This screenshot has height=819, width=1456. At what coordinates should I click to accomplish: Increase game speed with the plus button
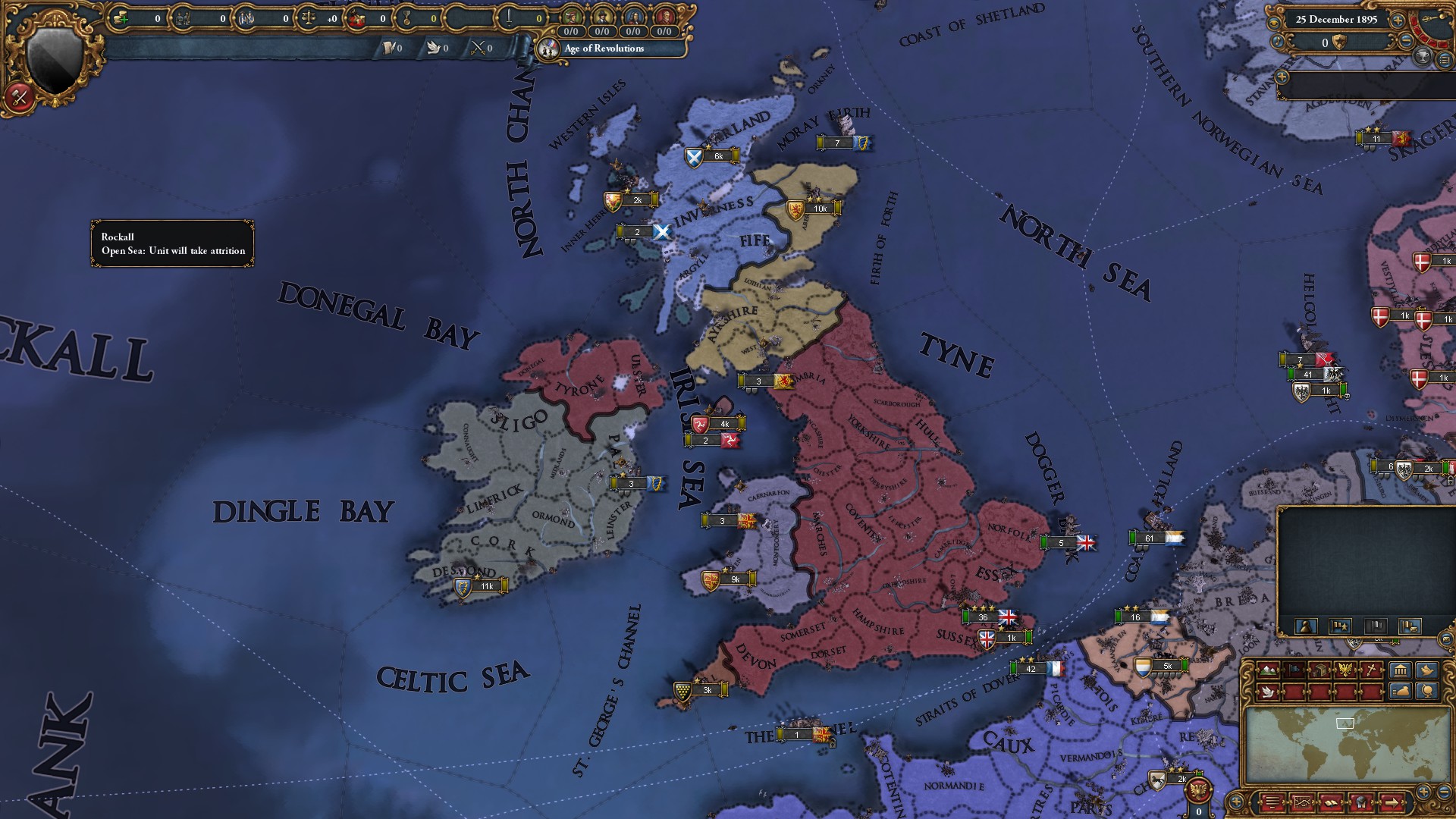1398,21
